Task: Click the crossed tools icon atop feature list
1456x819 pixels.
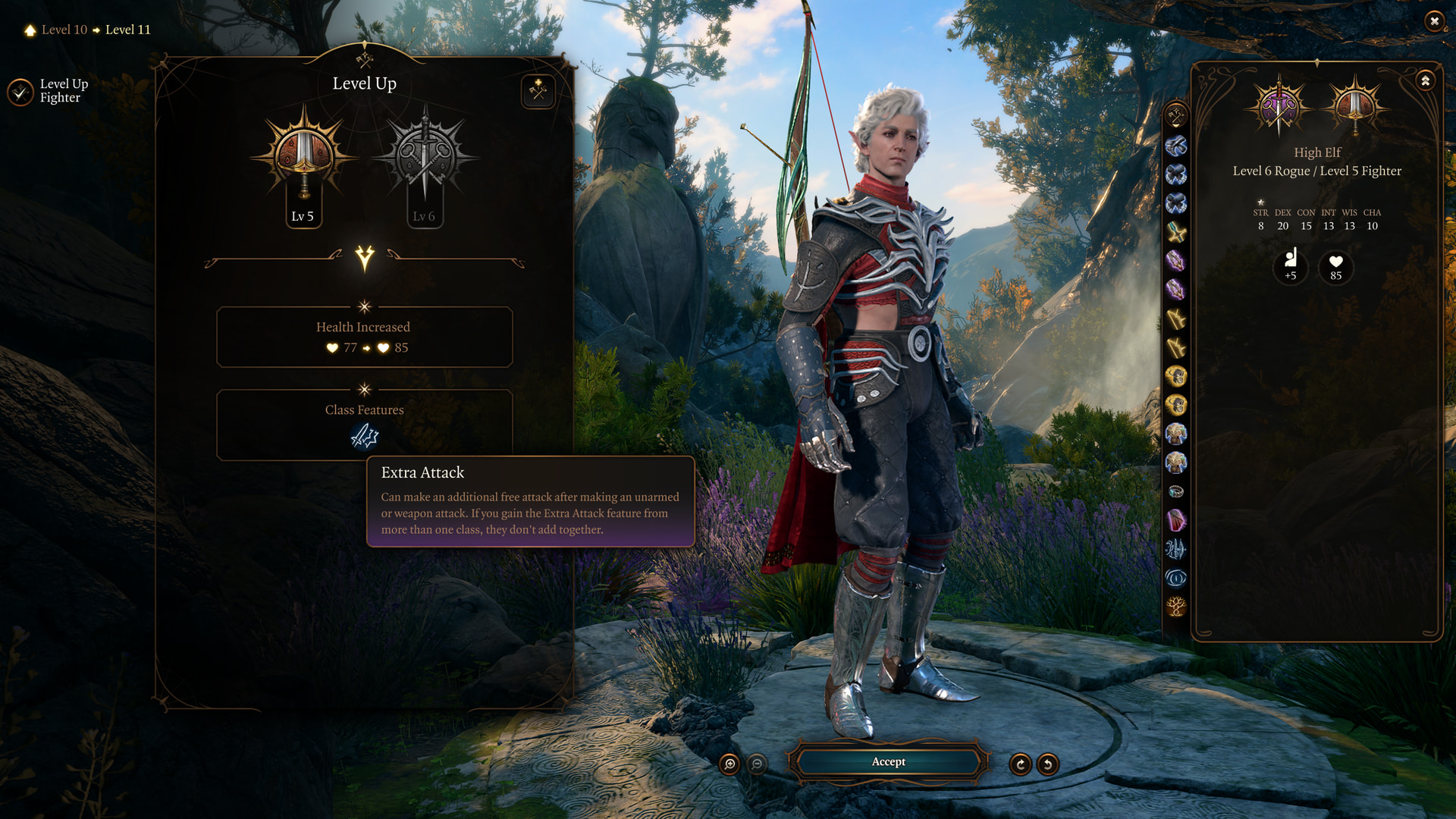Action: click(x=1176, y=116)
